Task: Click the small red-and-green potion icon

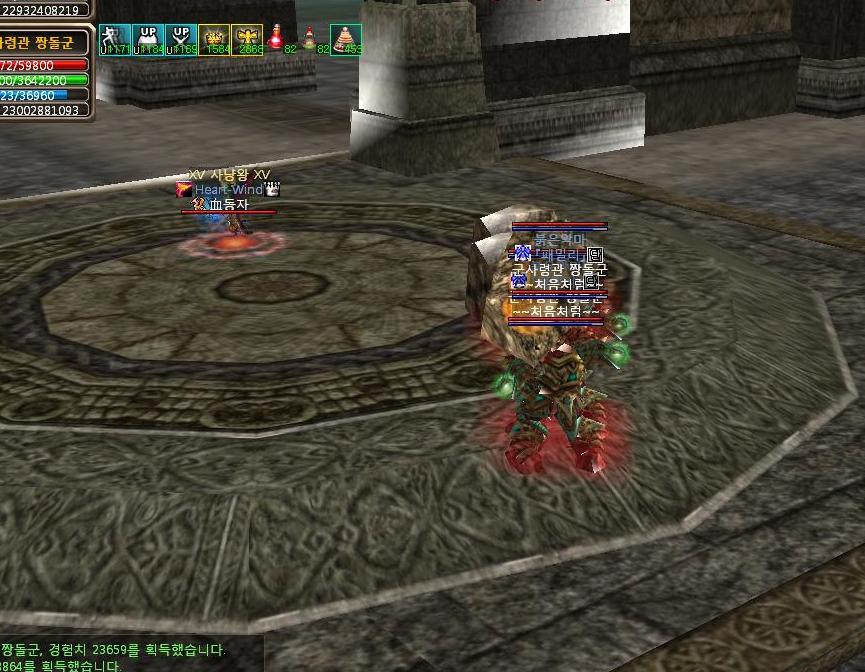Action: (x=310, y=39)
